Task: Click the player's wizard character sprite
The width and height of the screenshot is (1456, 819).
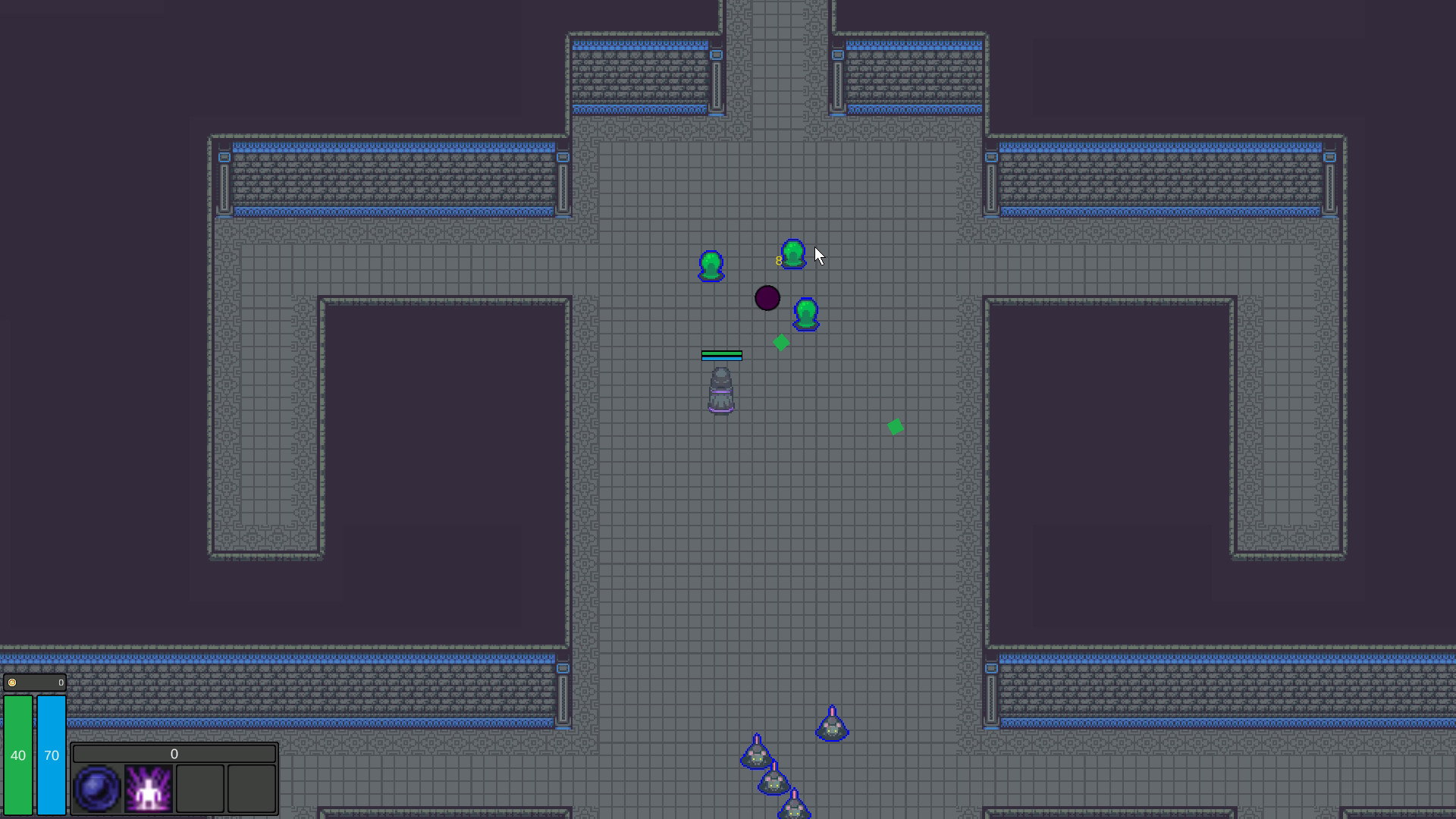Action: (720, 388)
